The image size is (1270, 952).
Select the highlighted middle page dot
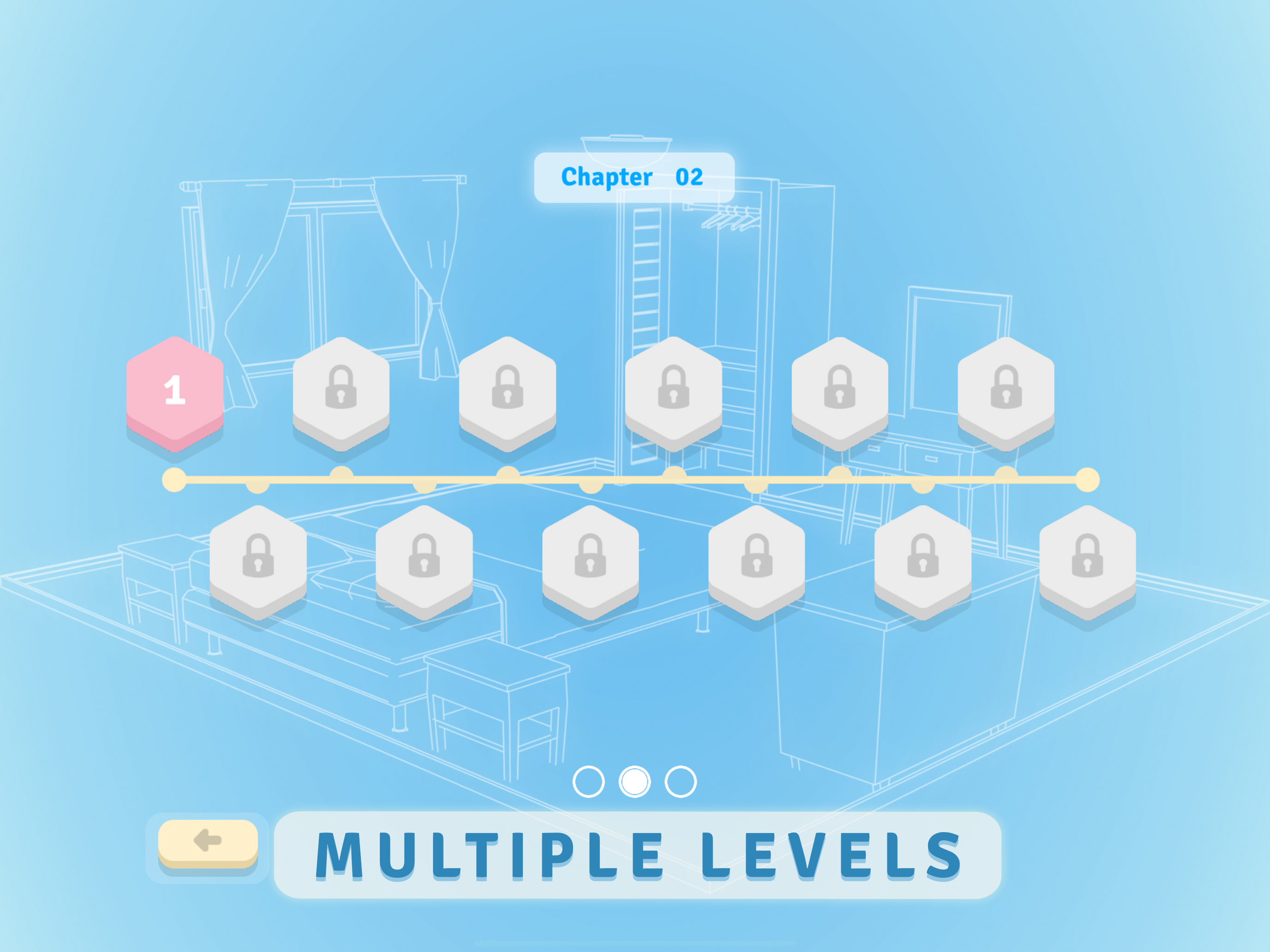(635, 781)
